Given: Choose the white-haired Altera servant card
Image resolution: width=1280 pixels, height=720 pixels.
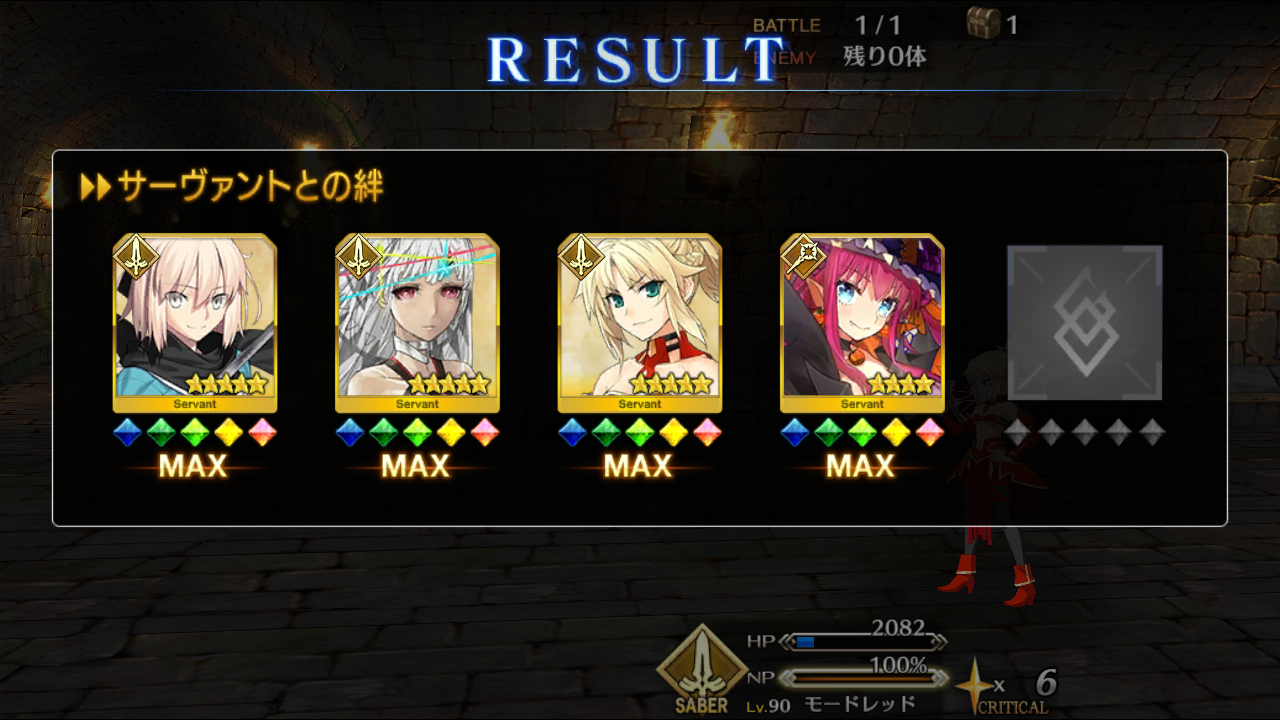Looking at the screenshot, I should [x=417, y=322].
